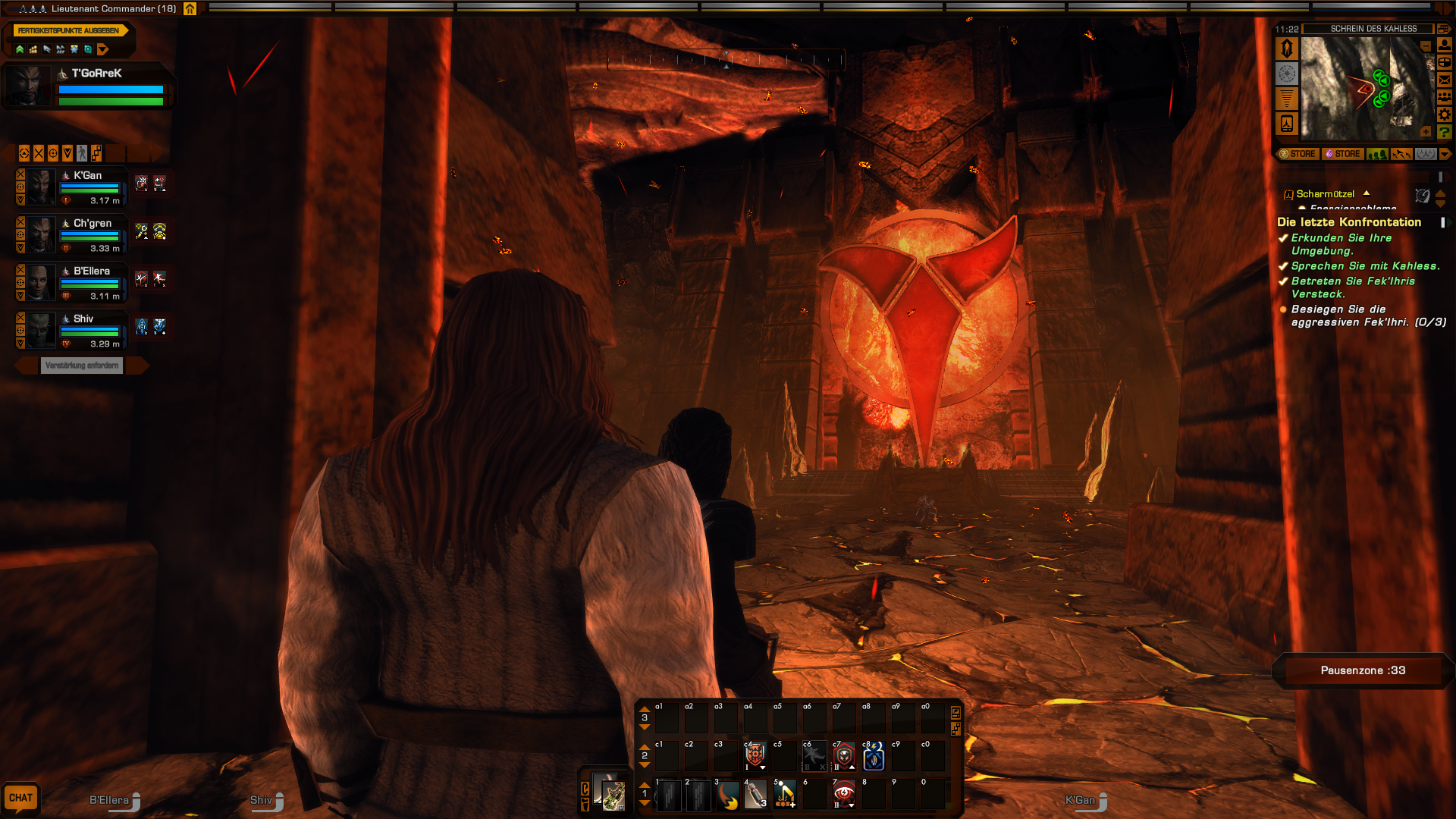Open the Zen Store
This screenshot has width=1456, height=819.
tap(1298, 154)
